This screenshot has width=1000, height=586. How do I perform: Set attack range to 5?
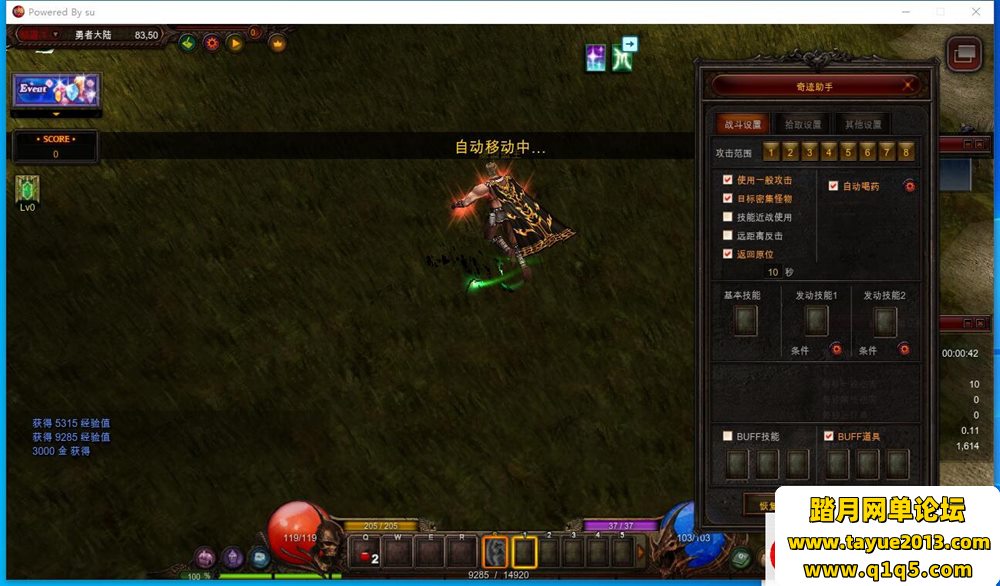coord(848,153)
